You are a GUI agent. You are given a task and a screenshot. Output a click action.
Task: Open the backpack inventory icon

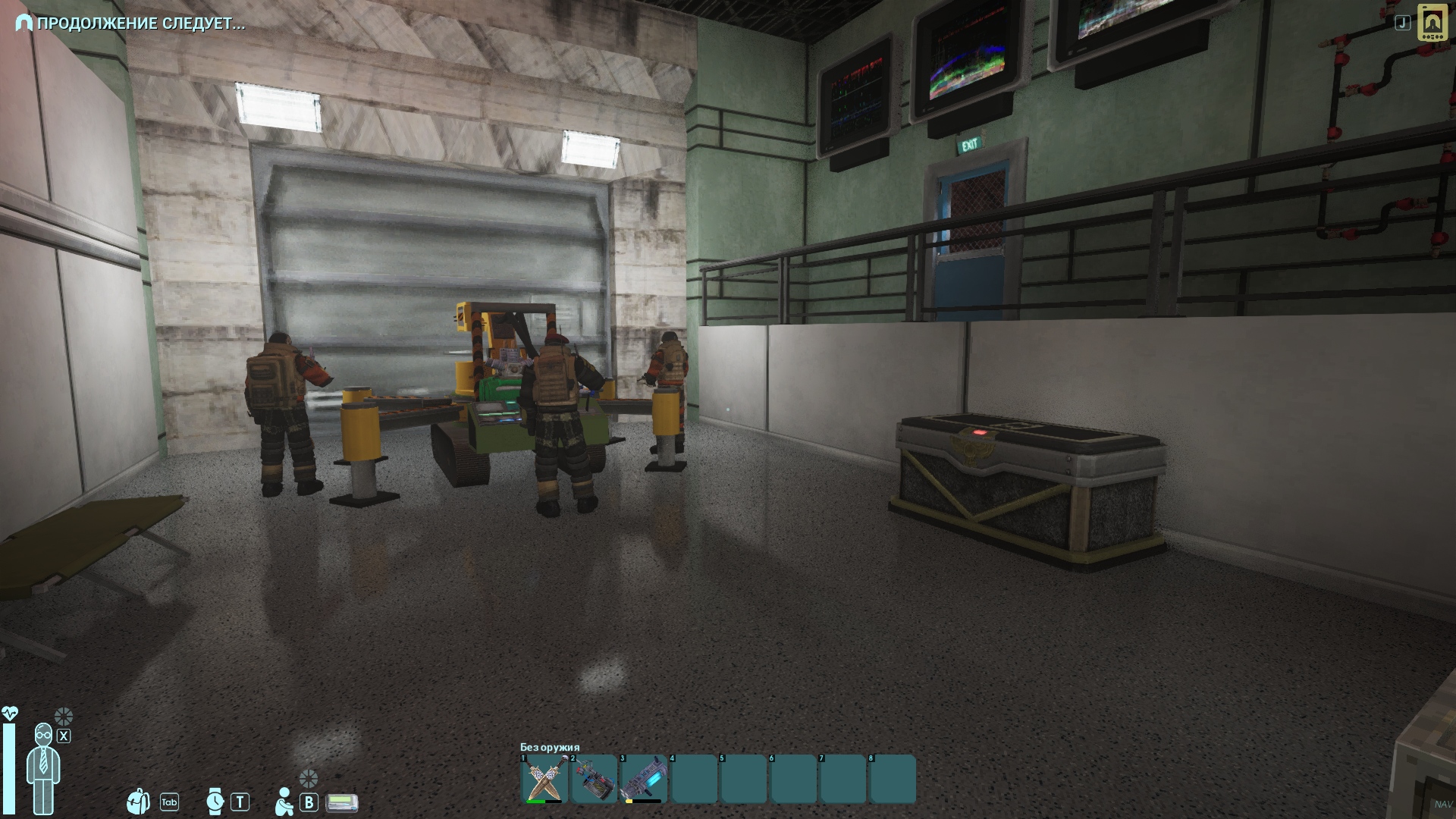138,802
